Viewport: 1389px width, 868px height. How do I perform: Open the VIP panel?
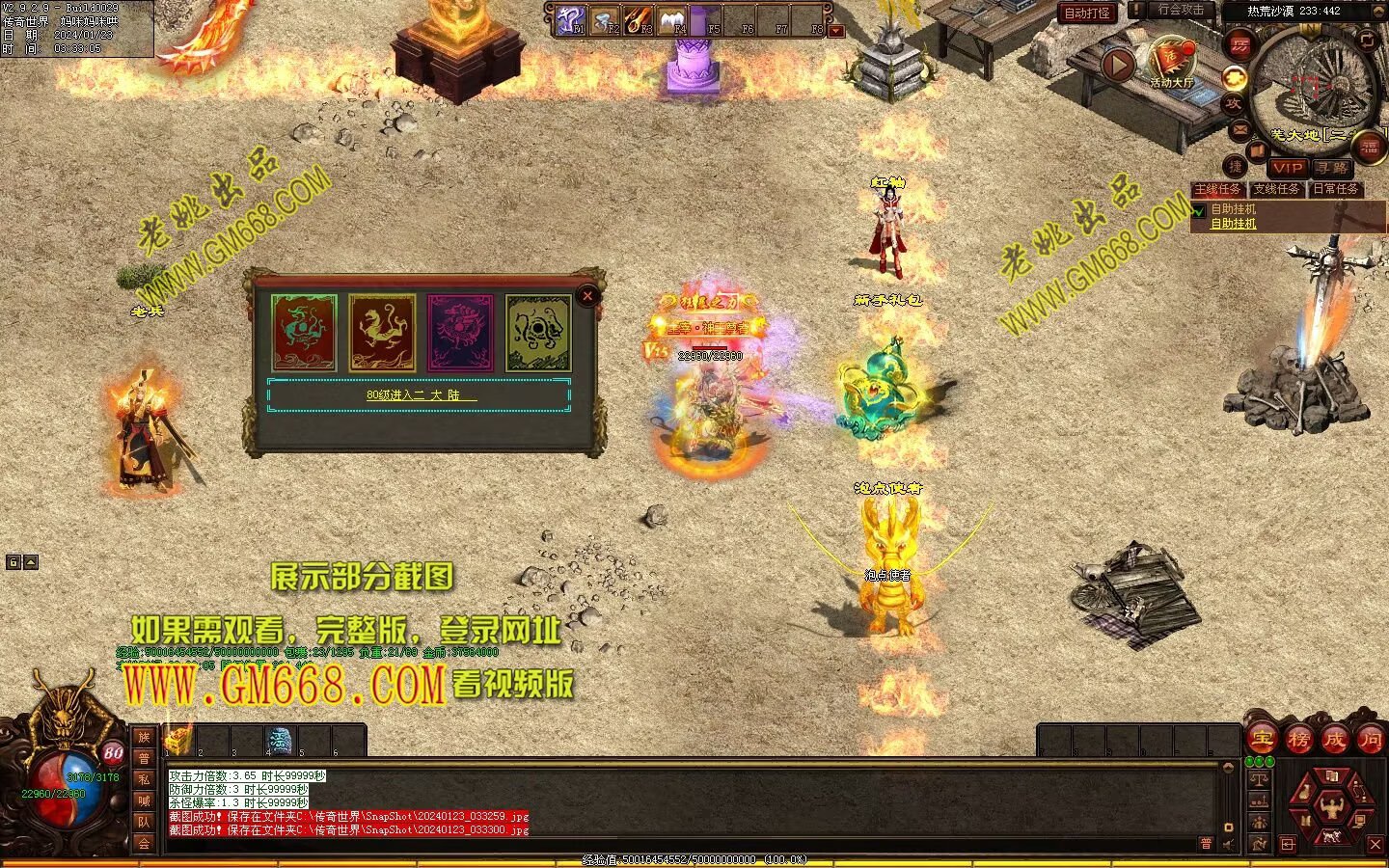pos(1287,168)
